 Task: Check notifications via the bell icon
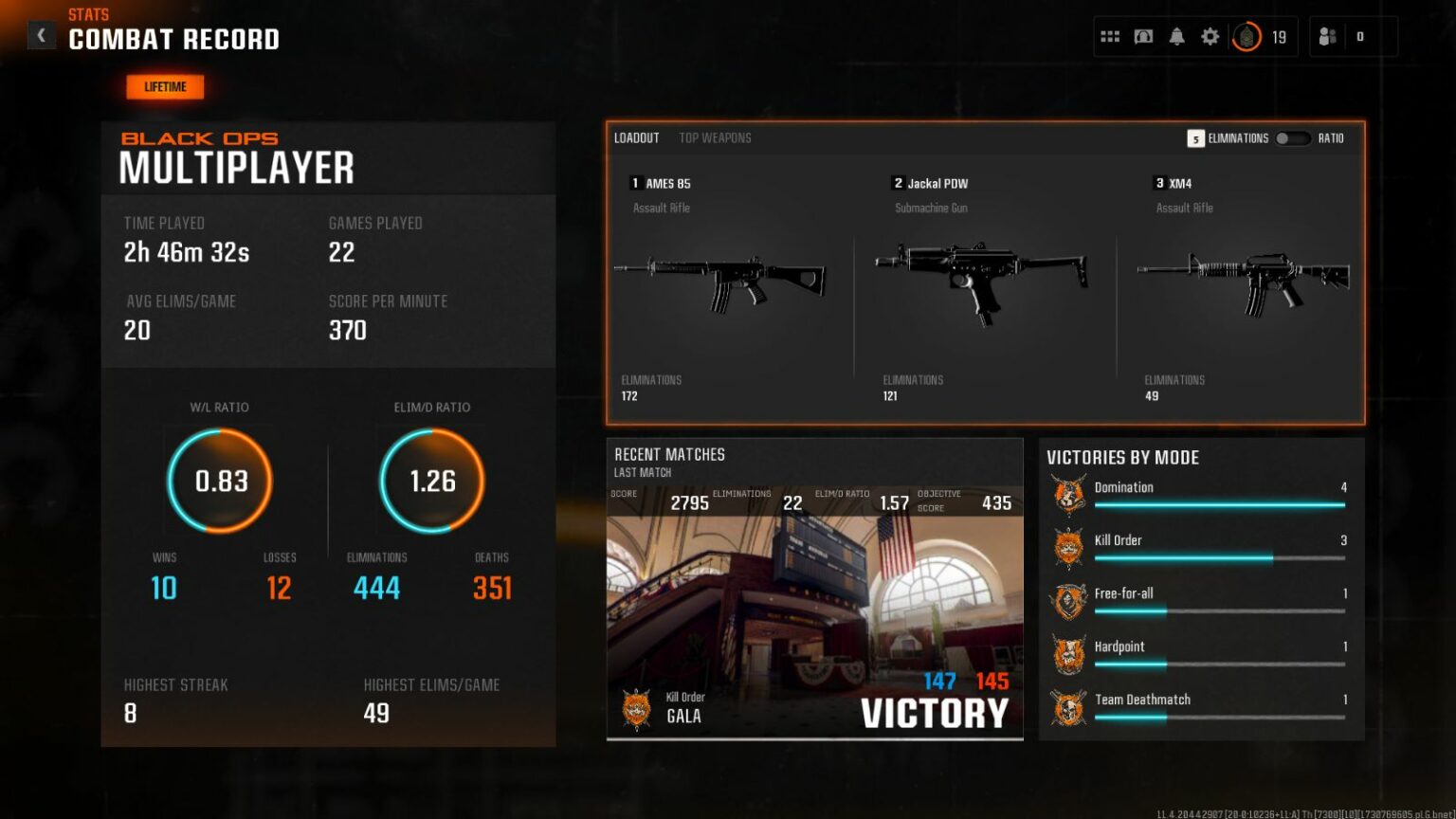pos(1176,35)
